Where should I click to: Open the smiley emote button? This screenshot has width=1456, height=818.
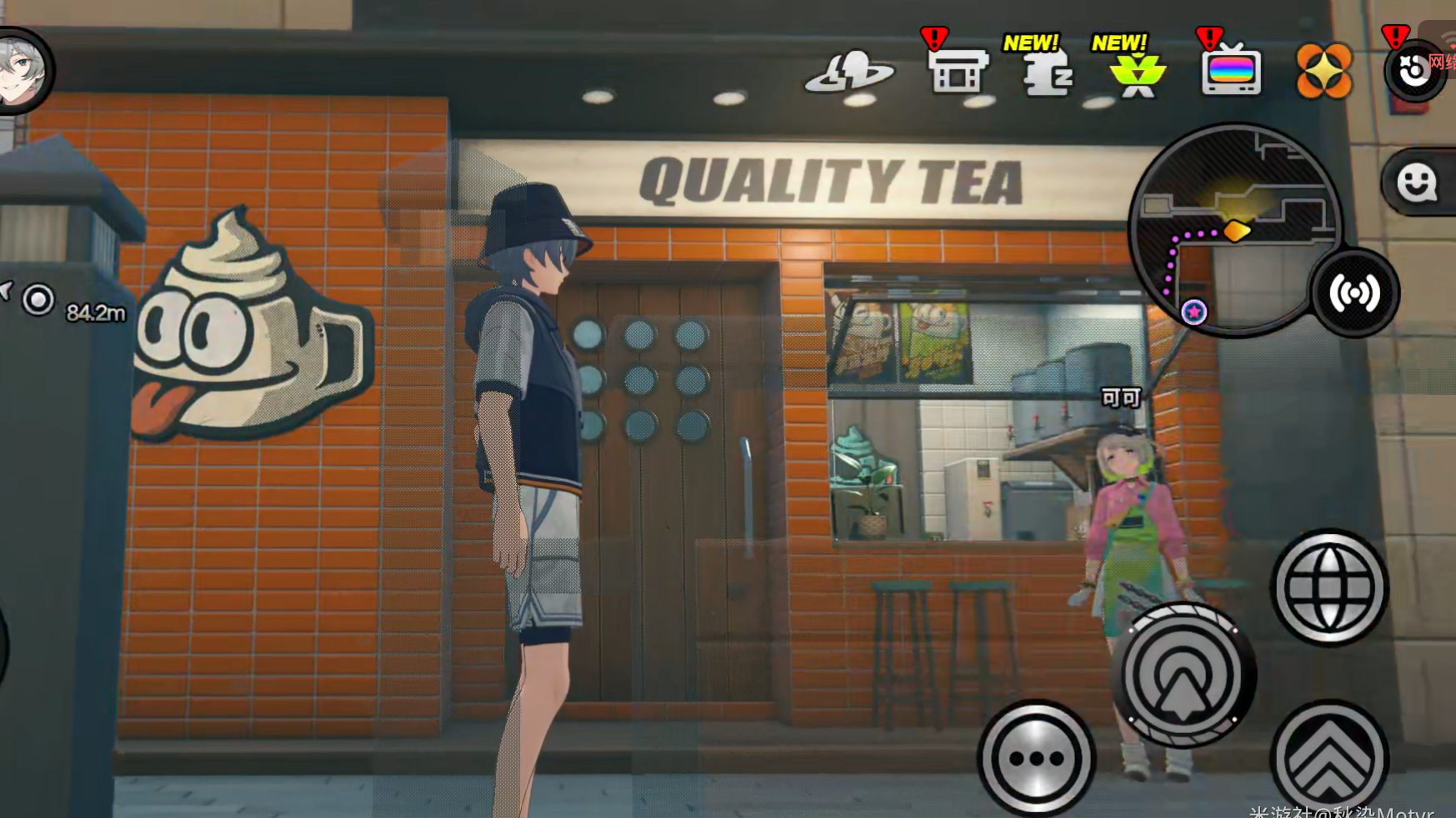click(x=1417, y=182)
